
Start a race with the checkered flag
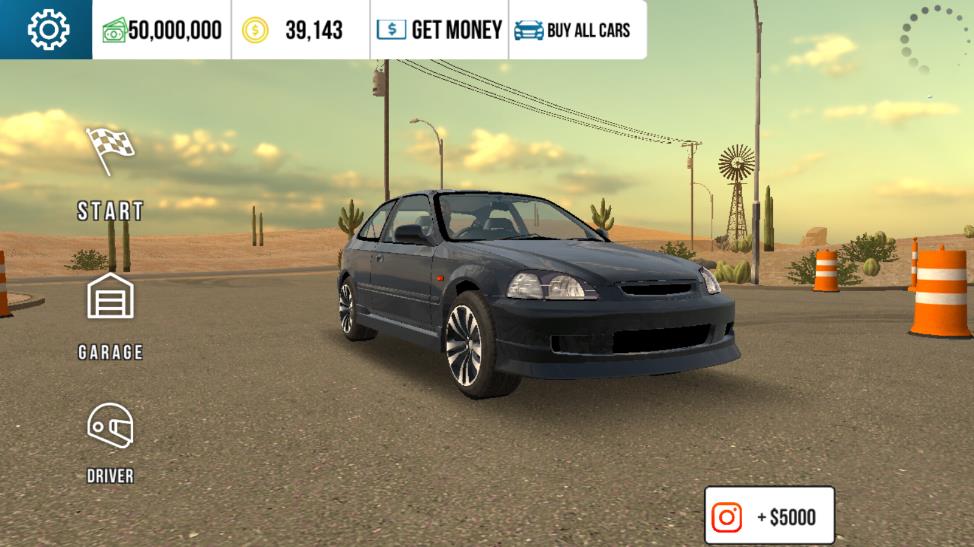click(110, 172)
